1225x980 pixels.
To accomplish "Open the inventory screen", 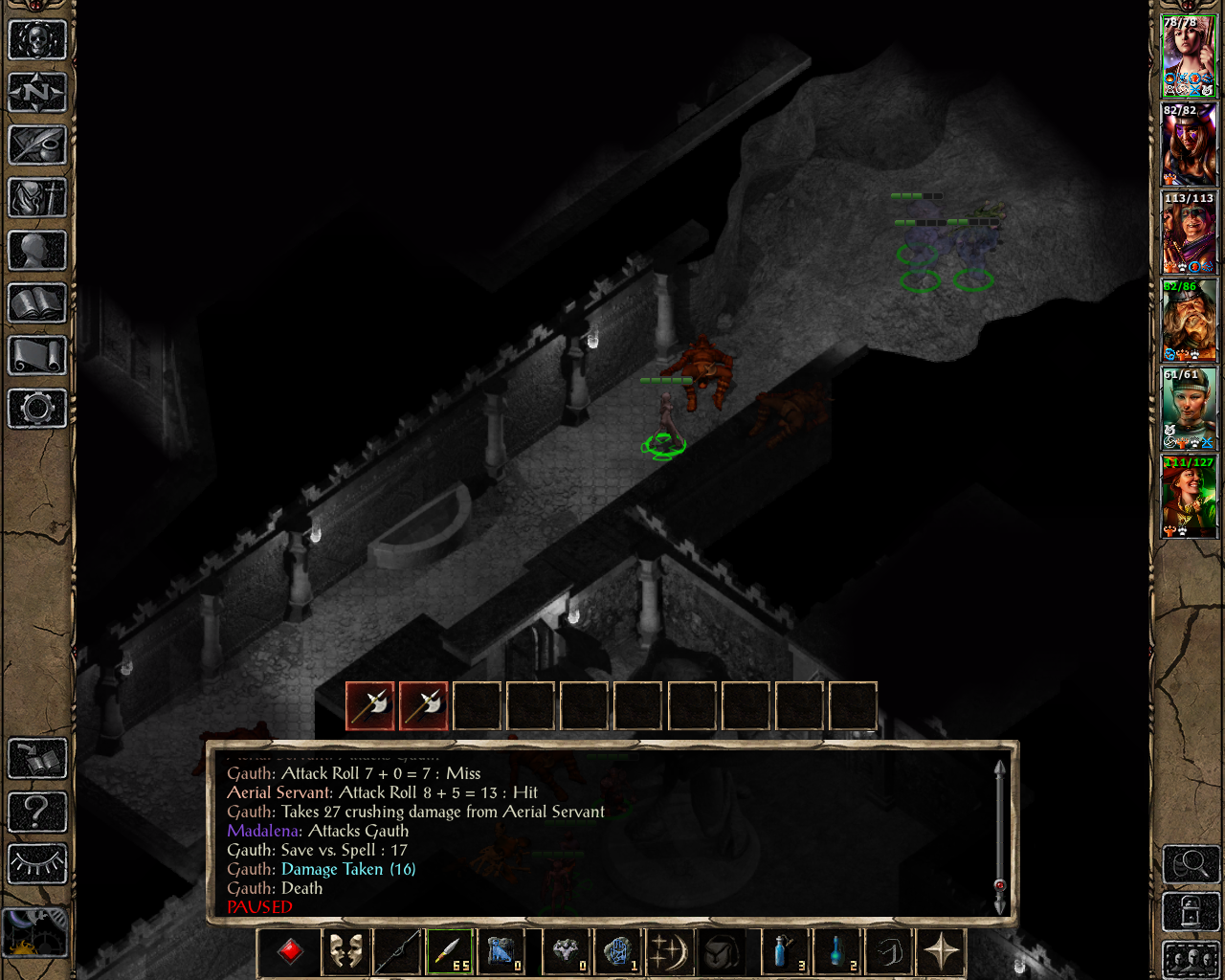I will [37, 198].
